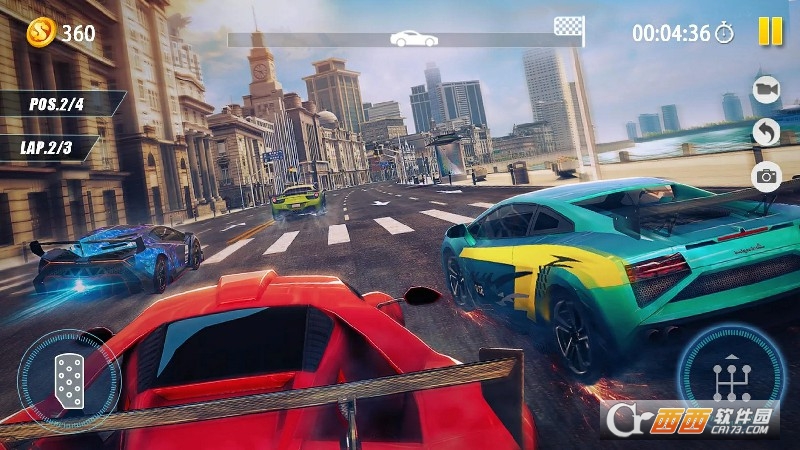Tap the curved arrow reset icon
This screenshot has width=800, height=450.
click(766, 133)
